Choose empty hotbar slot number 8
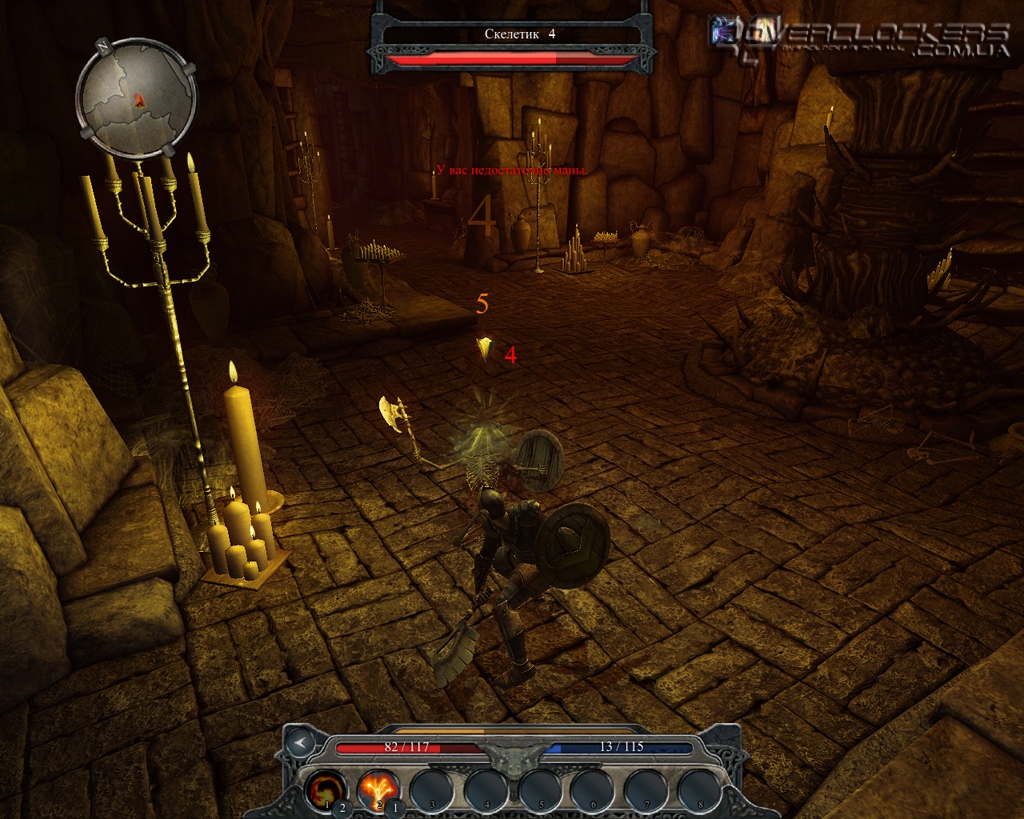The image size is (1024, 819). coord(698,788)
